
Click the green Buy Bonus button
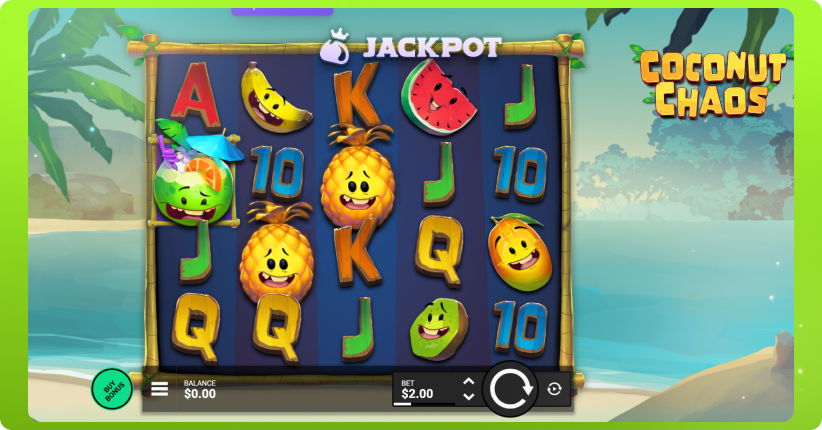pyautogui.click(x=112, y=388)
